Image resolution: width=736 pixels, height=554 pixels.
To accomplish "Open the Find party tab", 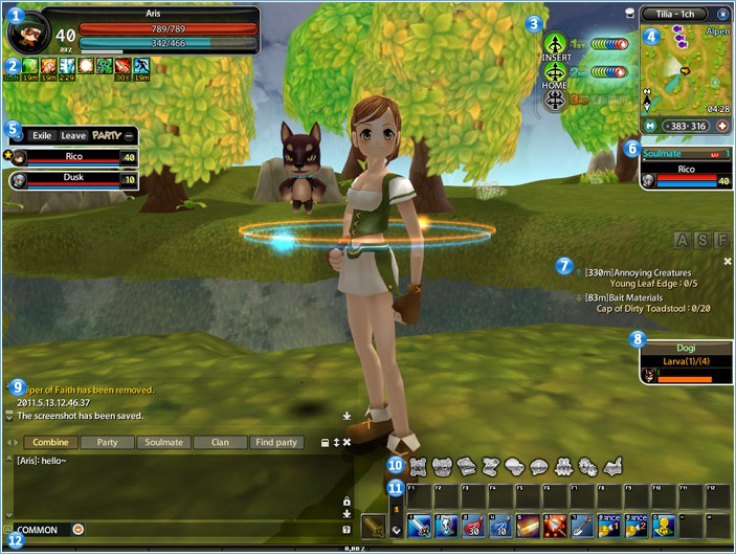I will pyautogui.click(x=276, y=442).
